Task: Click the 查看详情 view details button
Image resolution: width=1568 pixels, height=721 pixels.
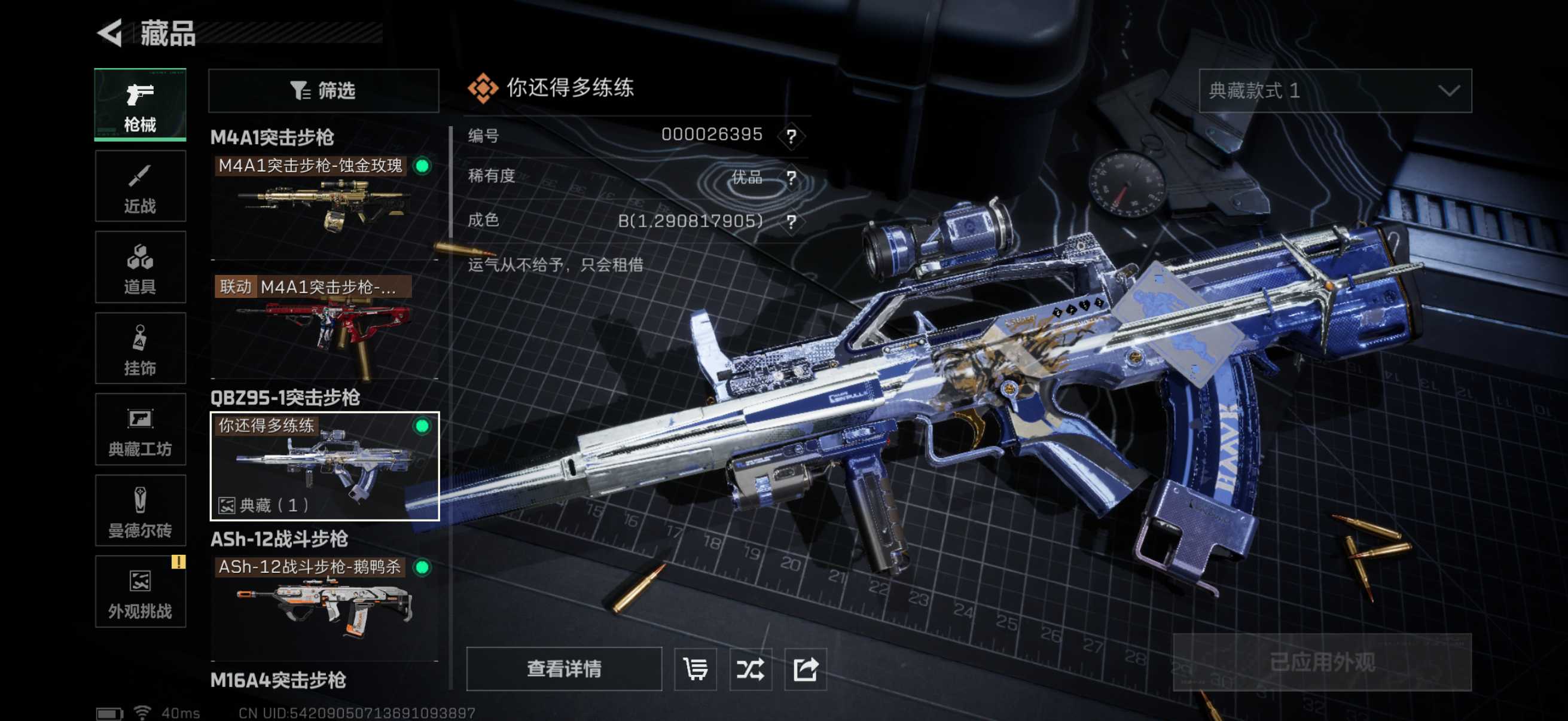Action: [x=564, y=668]
